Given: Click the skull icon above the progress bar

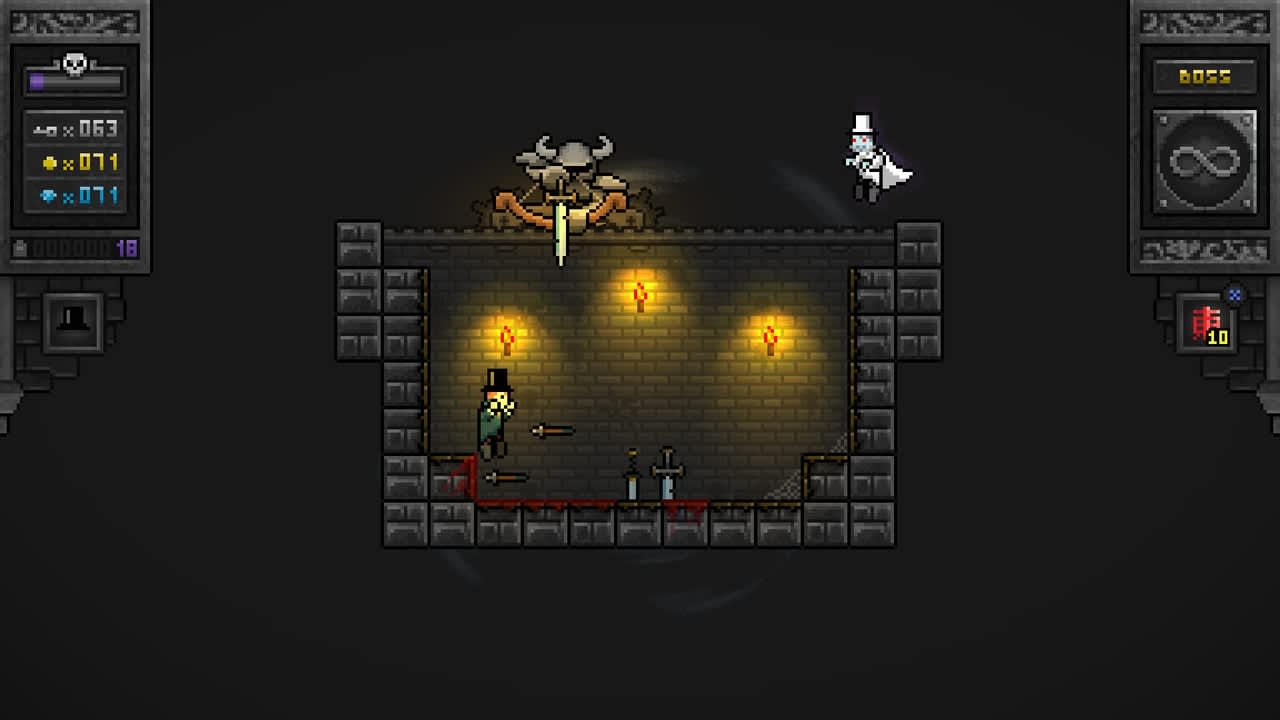Looking at the screenshot, I should pos(73,62).
